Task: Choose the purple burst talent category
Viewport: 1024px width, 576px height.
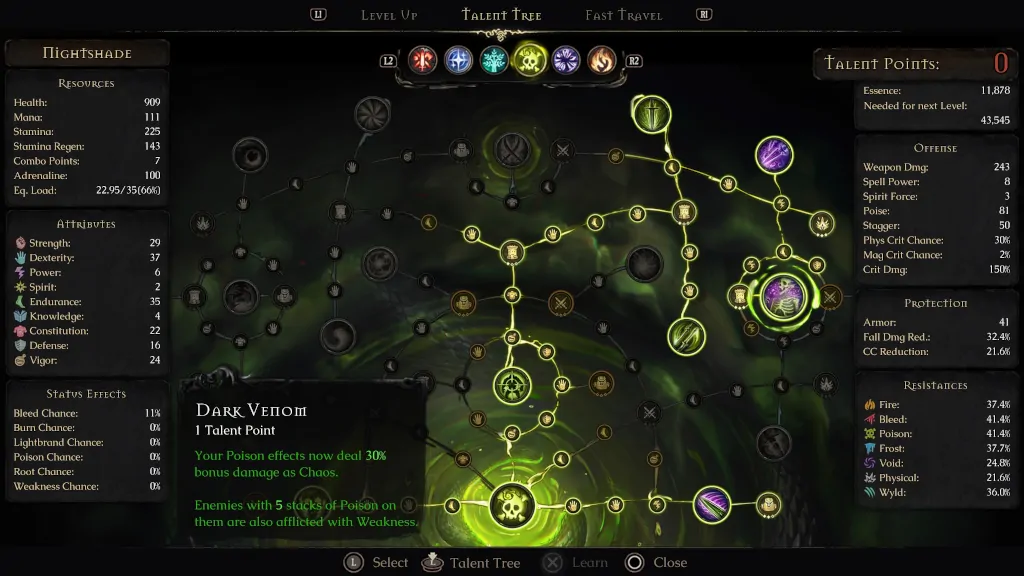Action: 566,60
